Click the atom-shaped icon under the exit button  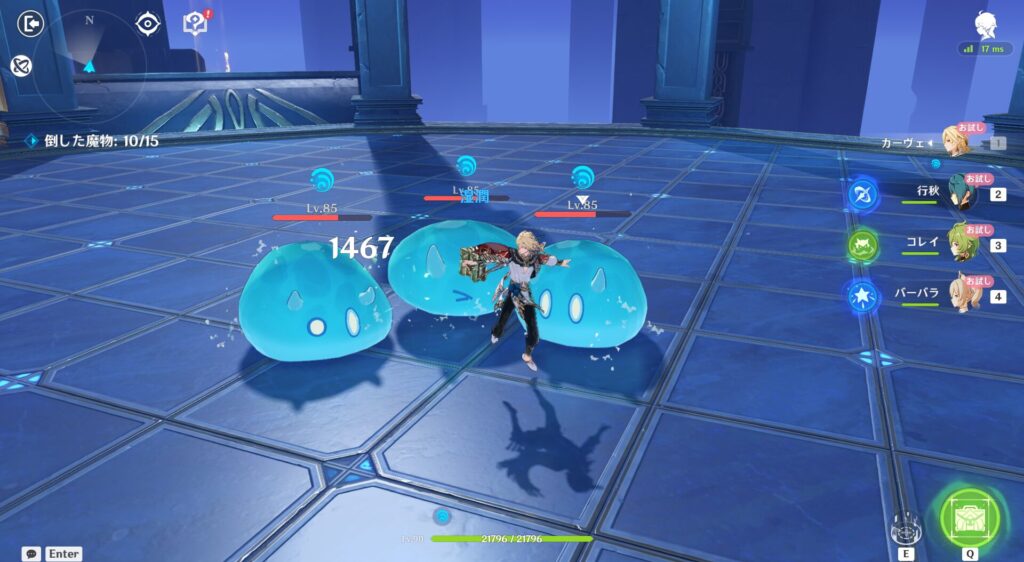point(20,66)
